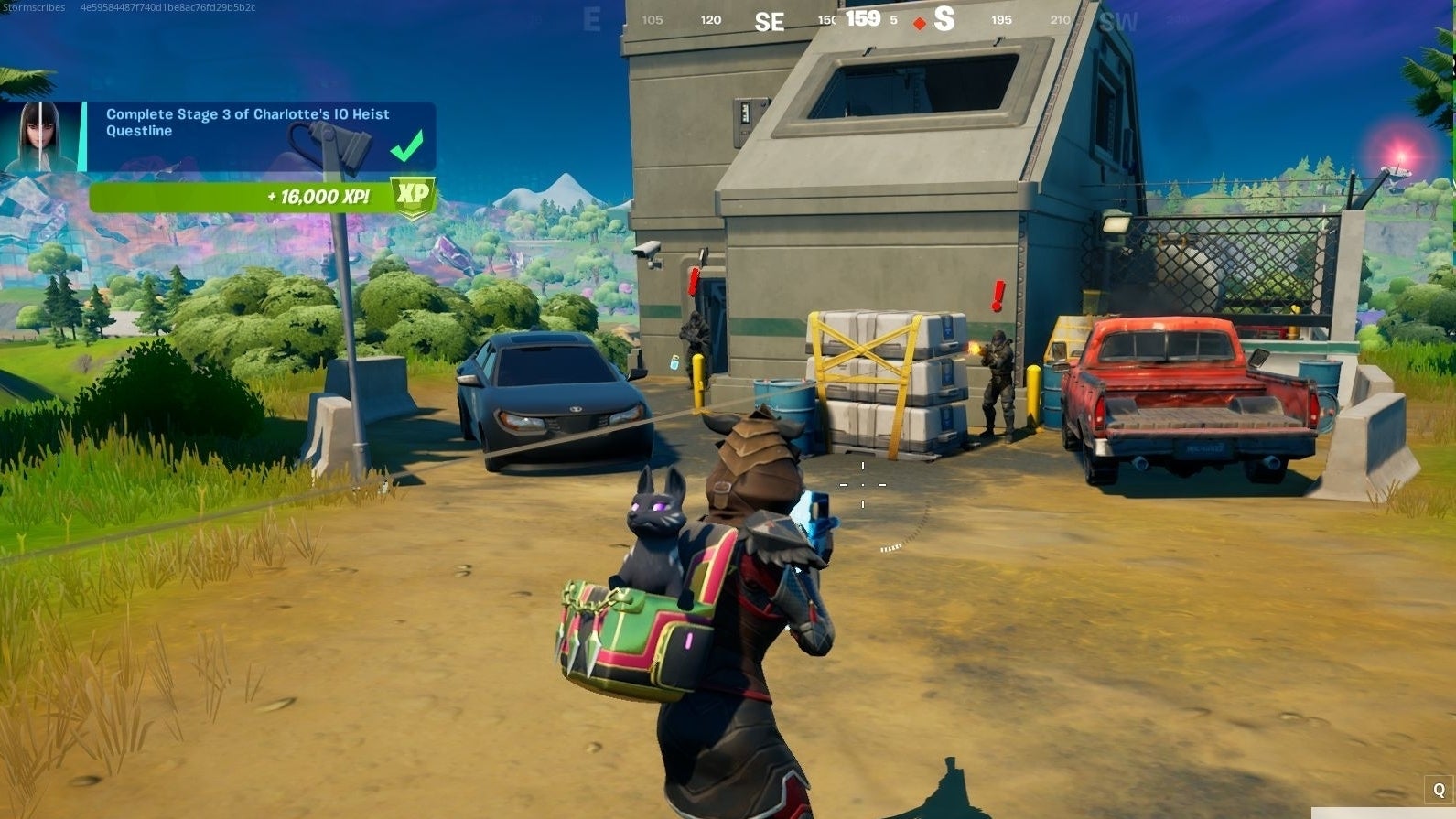Open the compass bearing marker 105
This screenshot has width=1456, height=819.
coord(650,19)
